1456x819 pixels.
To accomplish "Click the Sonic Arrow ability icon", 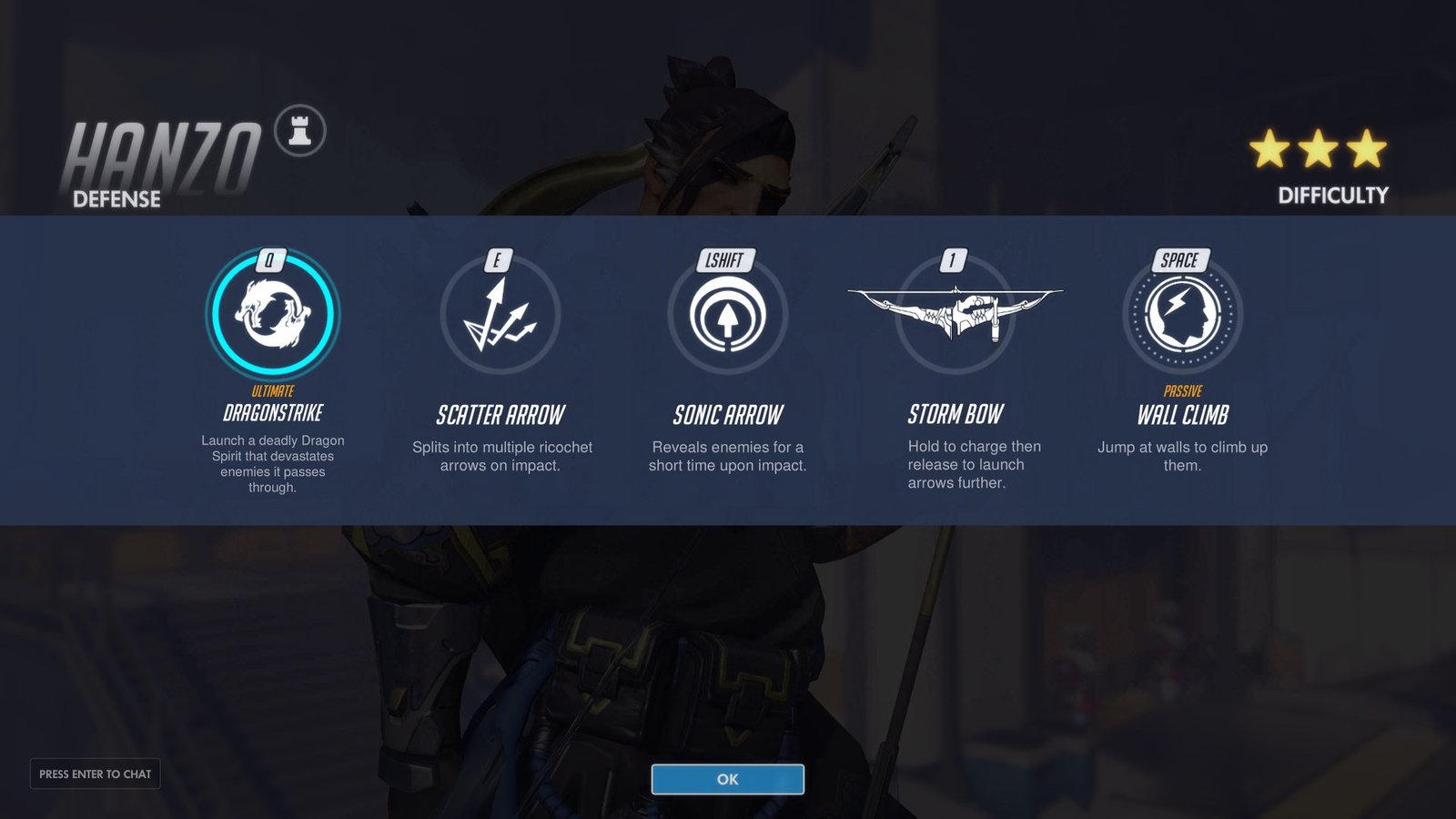I will coord(727,316).
